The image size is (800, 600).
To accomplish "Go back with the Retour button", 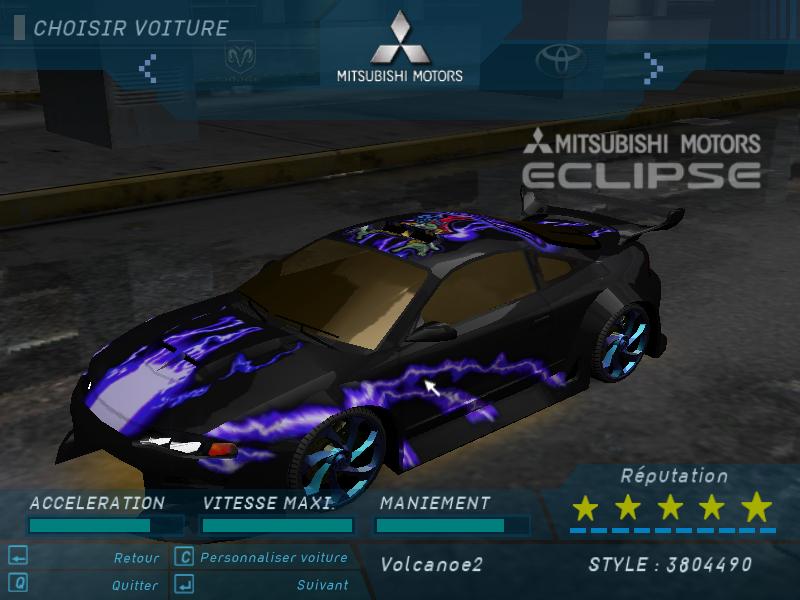I will click(135, 558).
